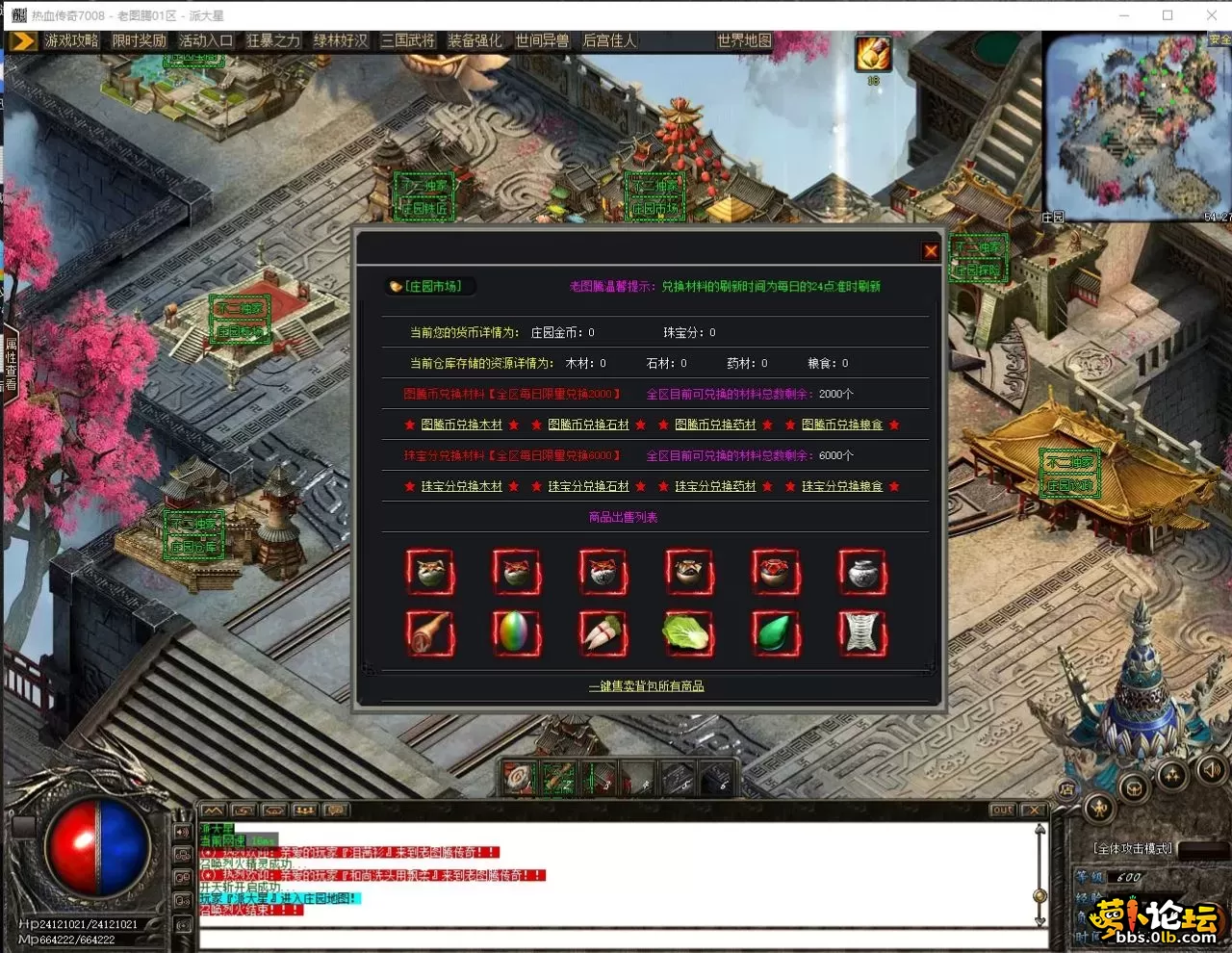Exchange via 珠宝分兑换粮食 link
This screenshot has width=1232, height=953.
click(x=842, y=486)
